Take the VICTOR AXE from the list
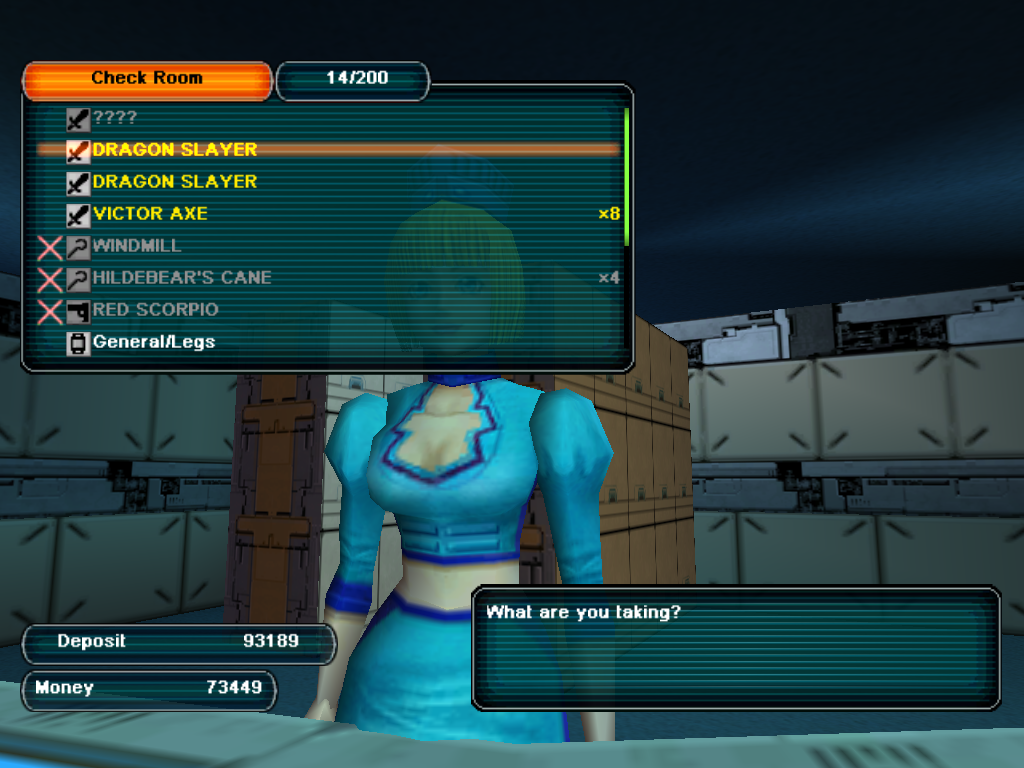This screenshot has width=1024, height=768. point(150,214)
